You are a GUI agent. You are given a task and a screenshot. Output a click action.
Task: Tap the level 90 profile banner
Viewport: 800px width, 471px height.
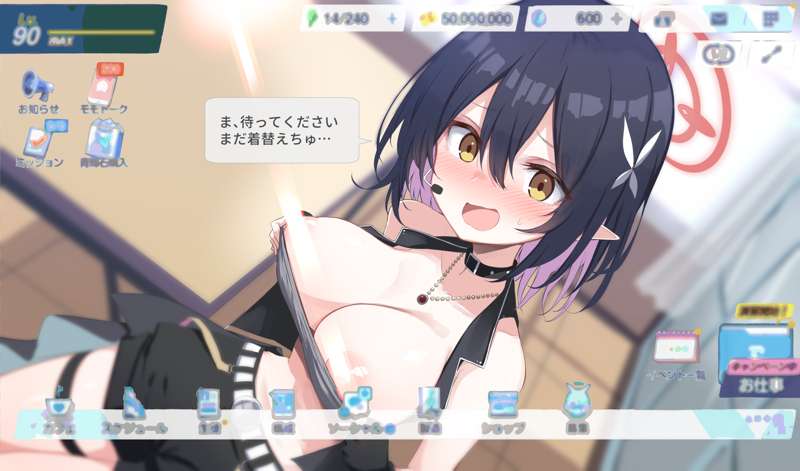coord(82,29)
